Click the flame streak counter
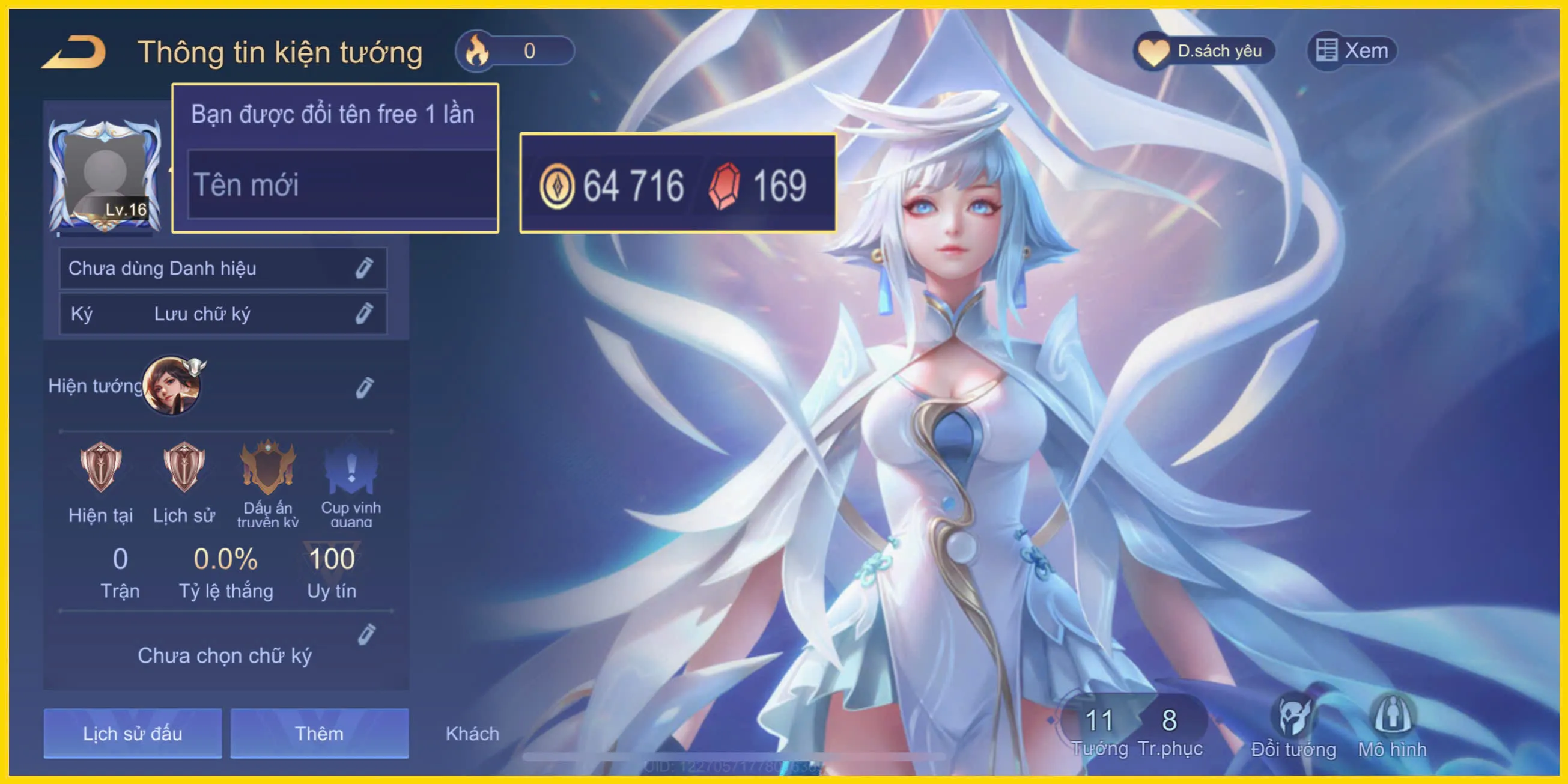Screen dimensions: 1568x784 click(514, 51)
